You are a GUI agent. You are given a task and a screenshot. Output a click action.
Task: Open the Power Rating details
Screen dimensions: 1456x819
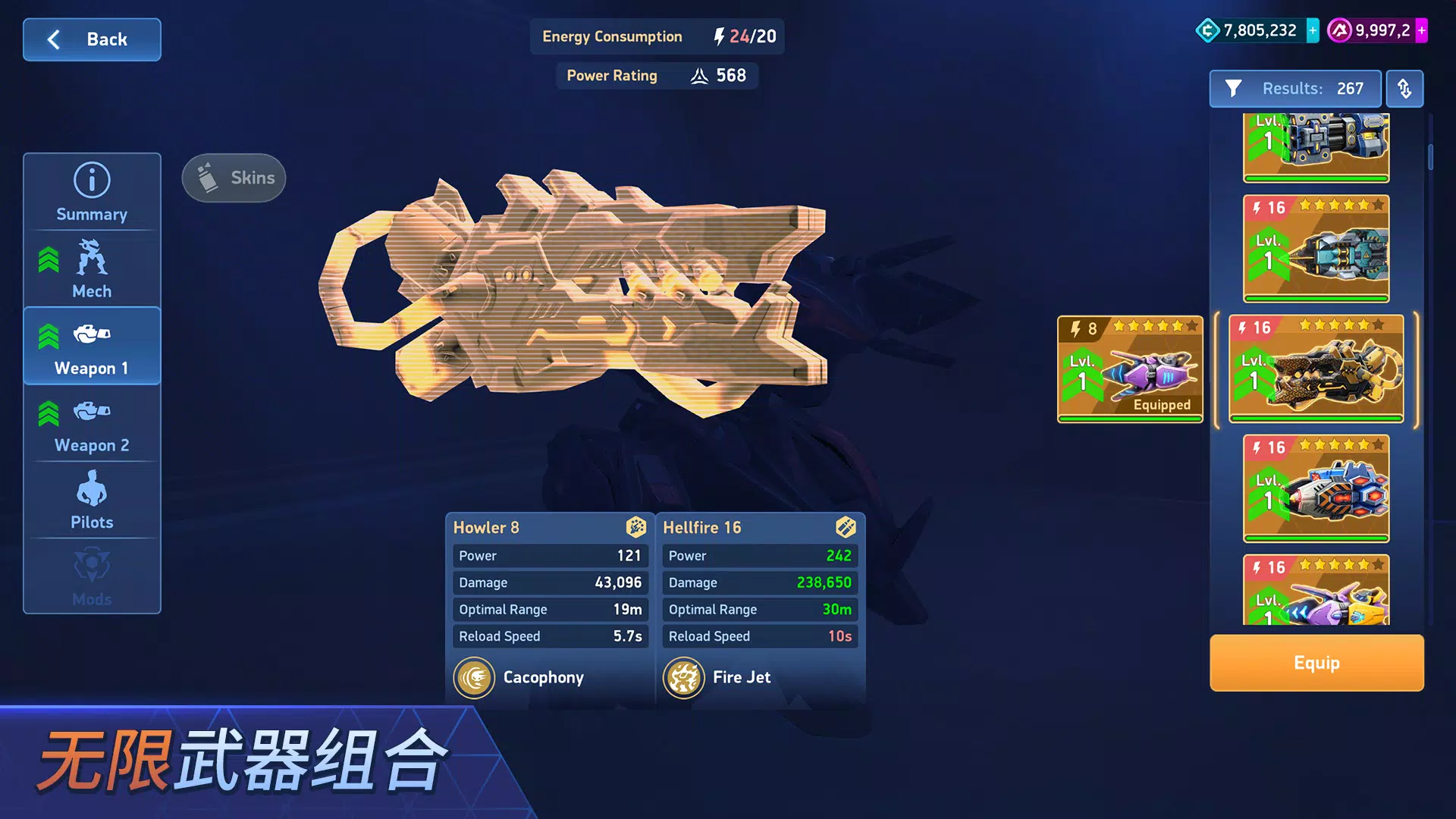pyautogui.click(x=657, y=75)
